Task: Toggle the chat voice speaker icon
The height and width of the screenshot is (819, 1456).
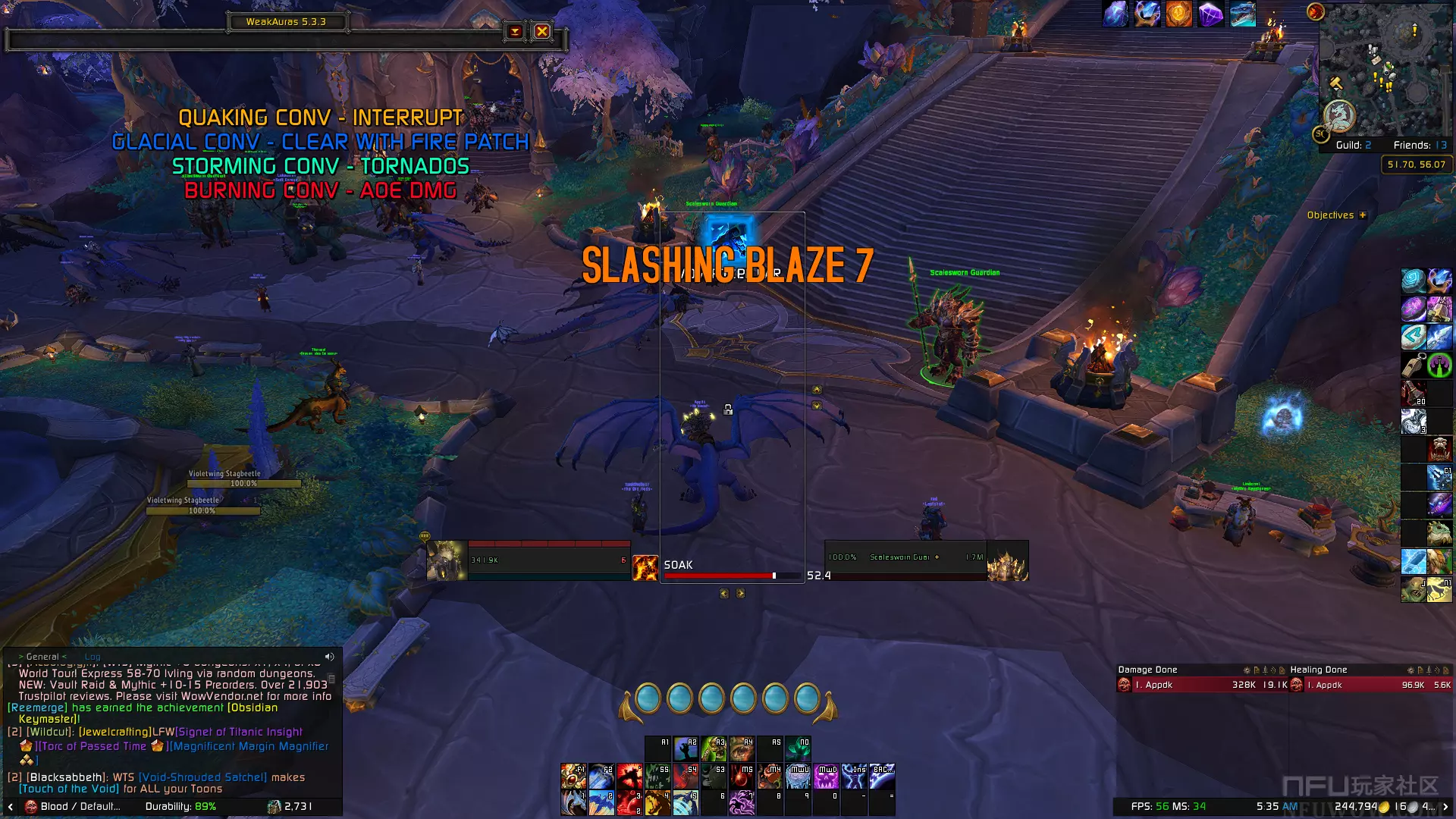Action: (x=329, y=657)
